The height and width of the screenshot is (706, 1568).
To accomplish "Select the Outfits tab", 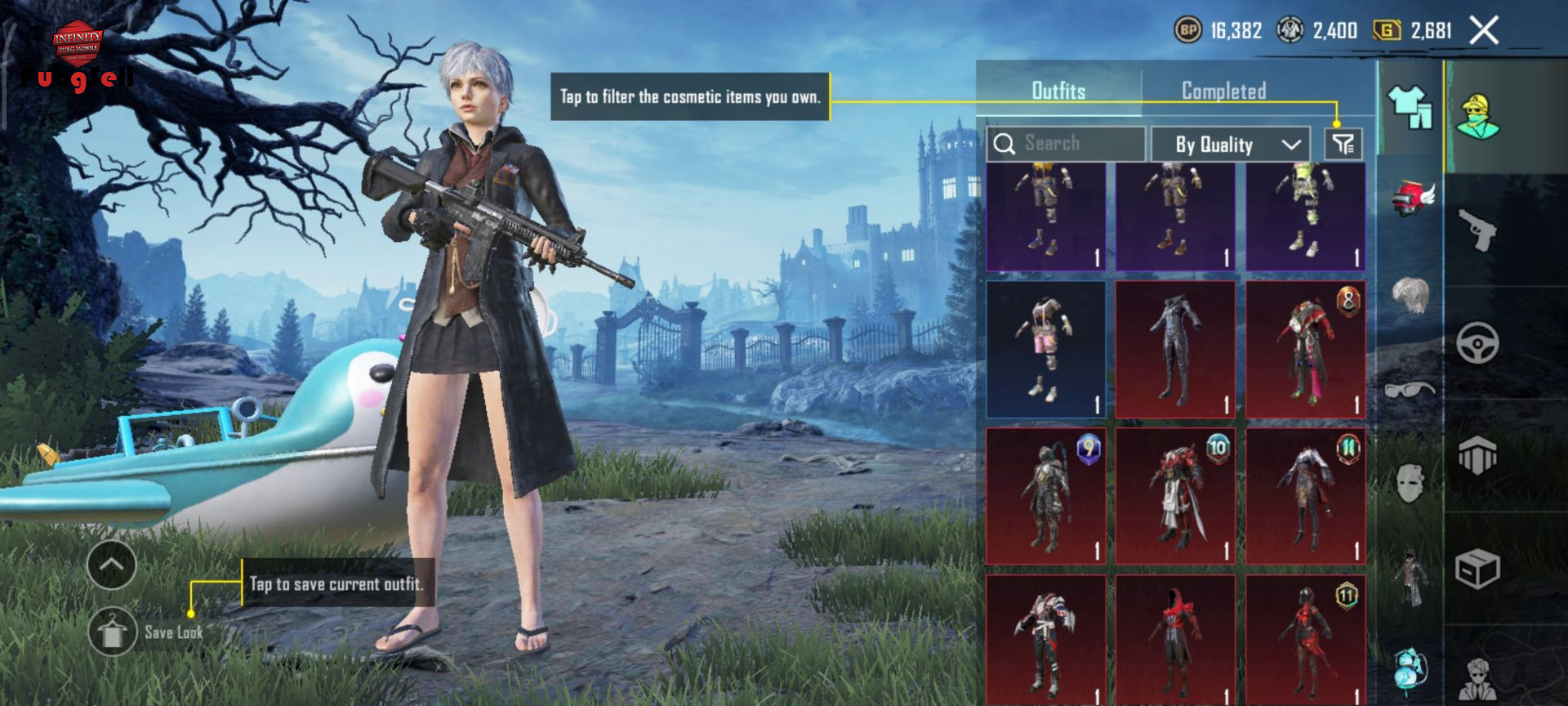I will (x=1058, y=91).
